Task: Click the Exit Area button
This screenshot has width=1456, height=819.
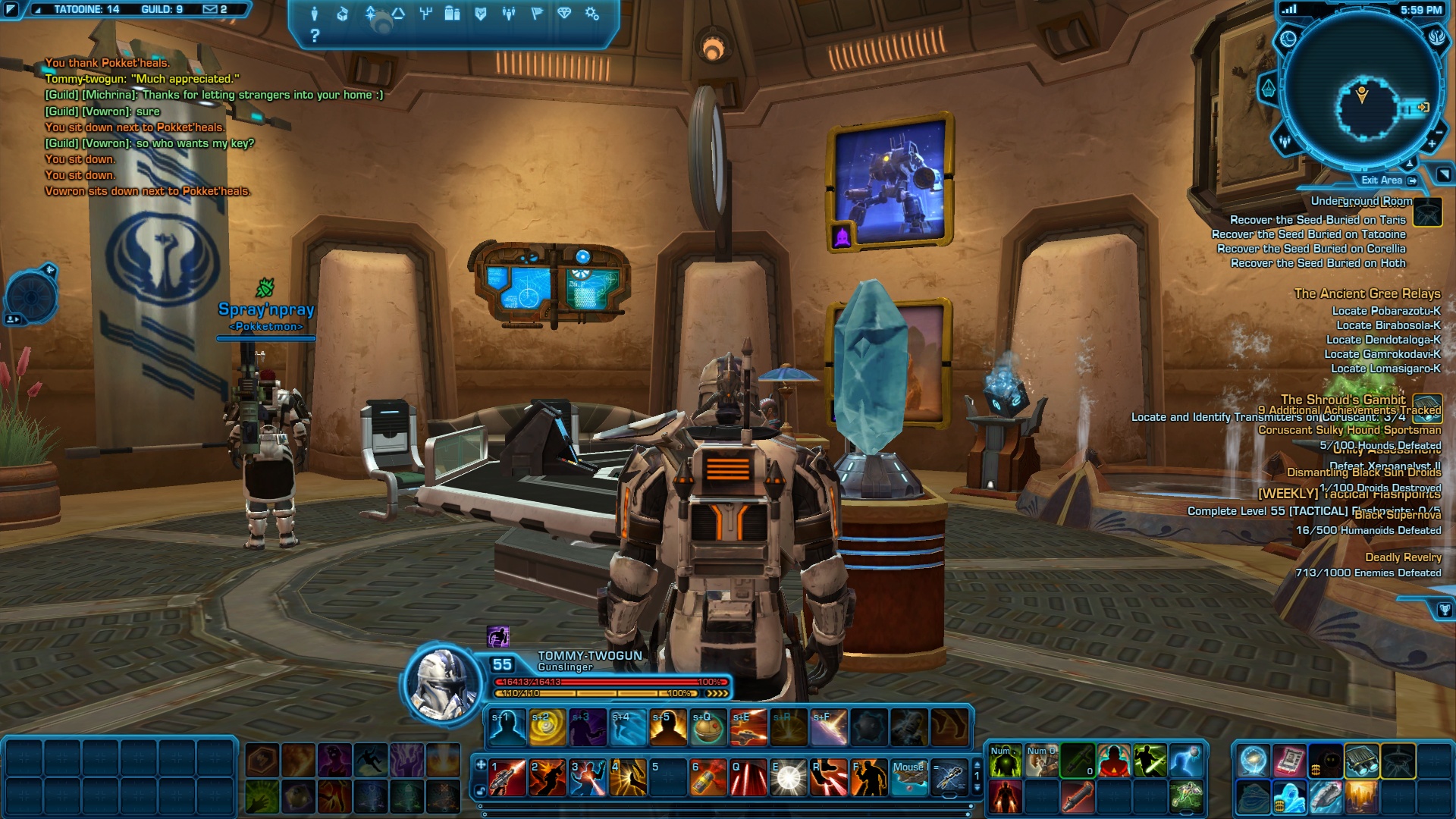Action: point(1388,180)
